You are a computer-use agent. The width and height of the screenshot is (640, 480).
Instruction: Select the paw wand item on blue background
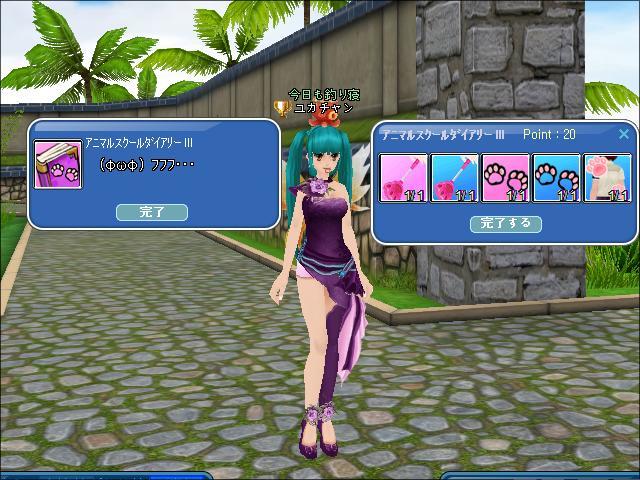tap(455, 176)
